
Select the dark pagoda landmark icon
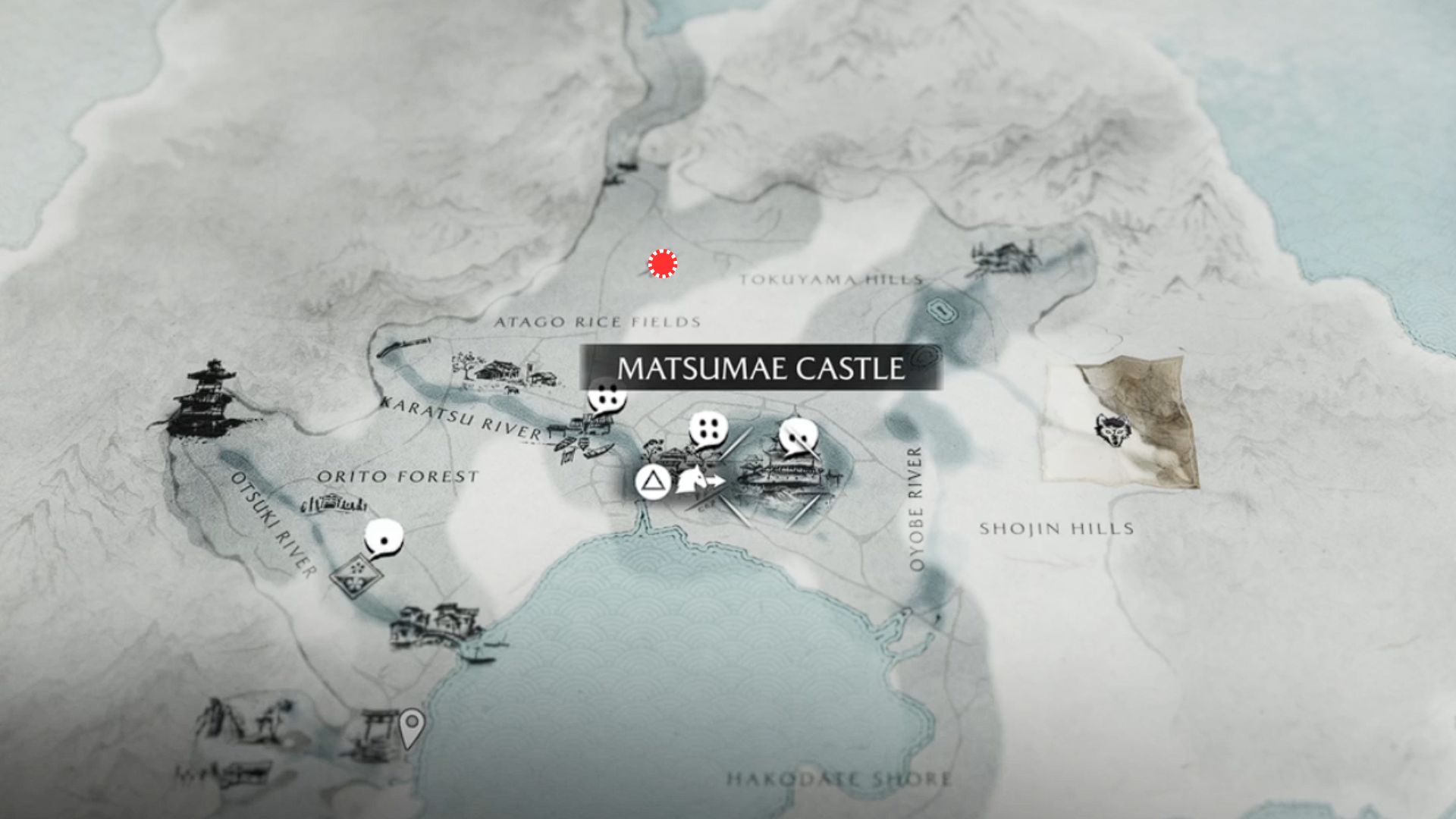(205, 400)
